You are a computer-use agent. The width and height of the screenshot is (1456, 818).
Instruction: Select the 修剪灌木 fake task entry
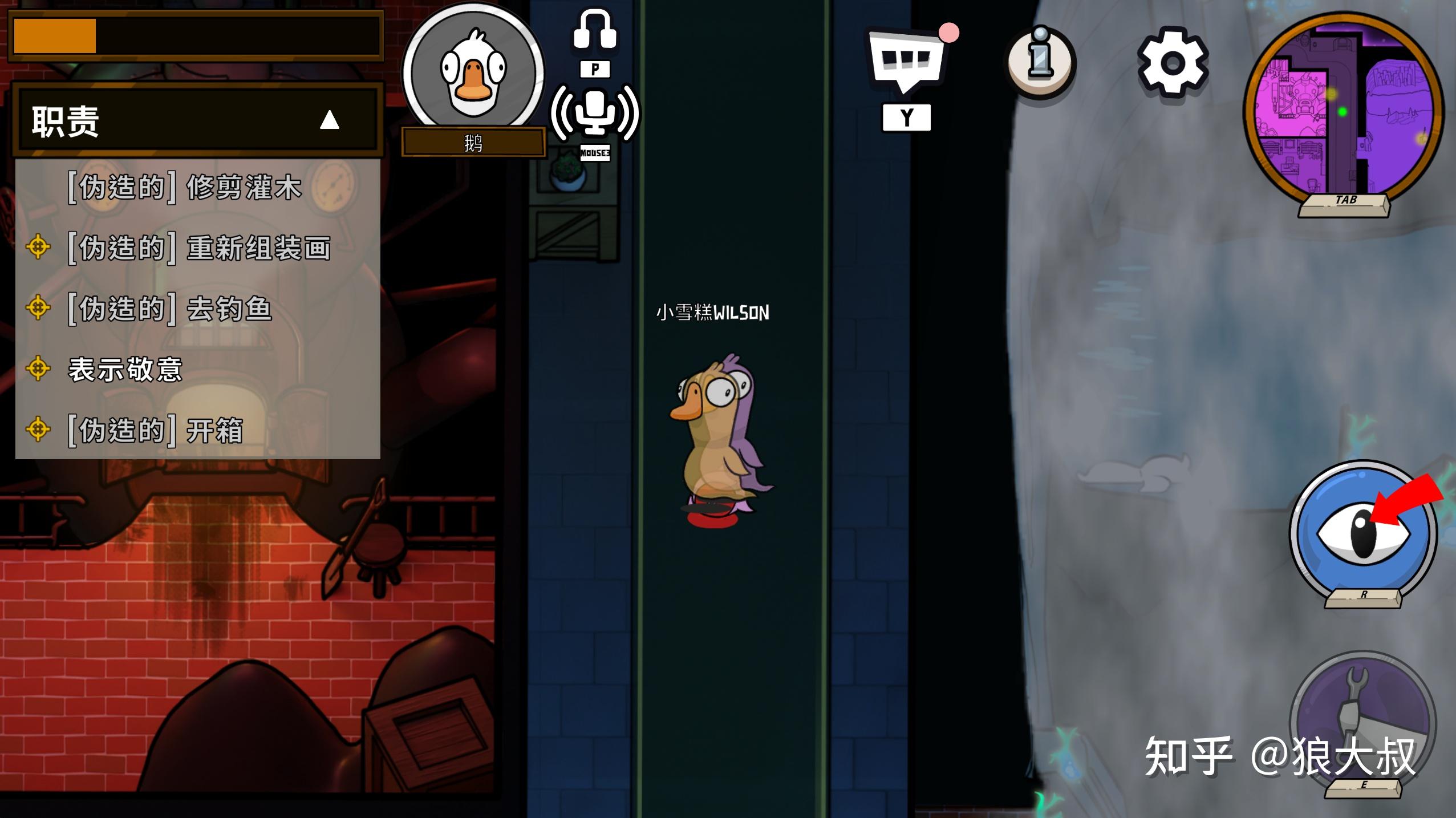coord(185,187)
